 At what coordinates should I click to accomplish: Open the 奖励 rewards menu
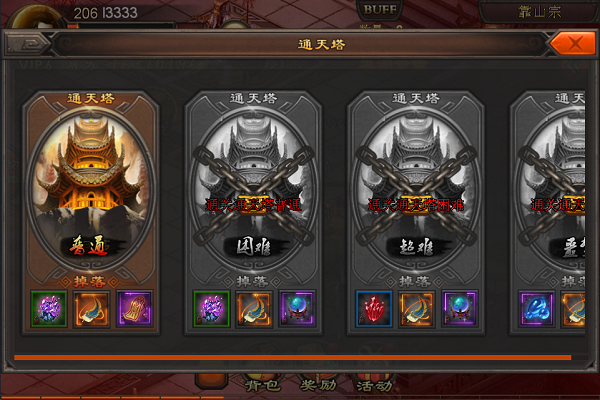(x=317, y=383)
